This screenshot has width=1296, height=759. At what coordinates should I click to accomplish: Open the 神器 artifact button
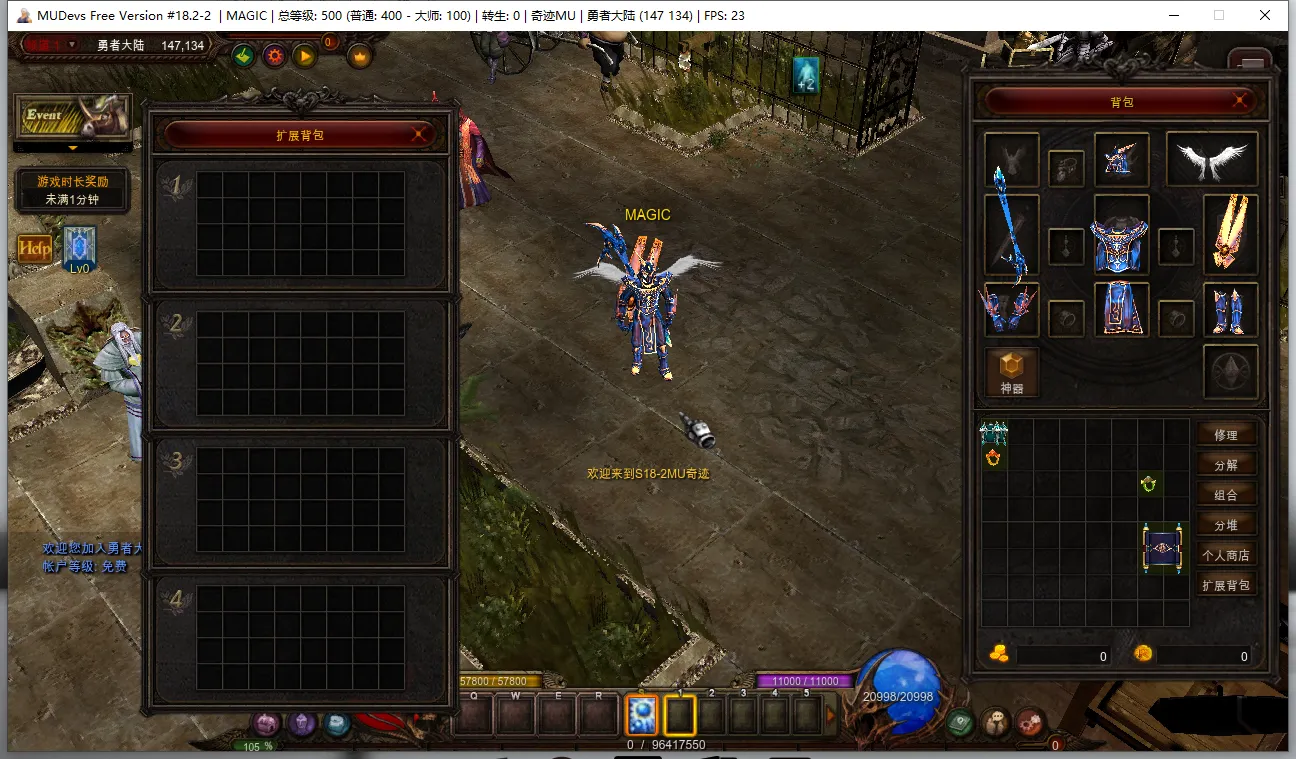1012,372
